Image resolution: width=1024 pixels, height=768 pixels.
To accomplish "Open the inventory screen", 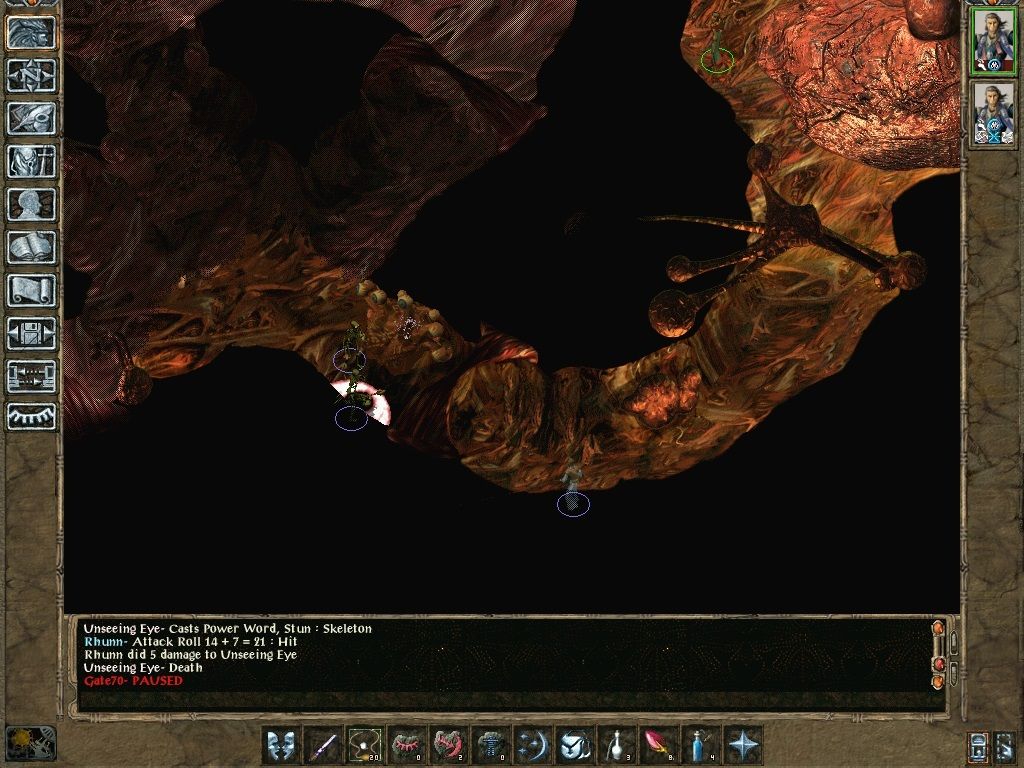I will [31, 161].
